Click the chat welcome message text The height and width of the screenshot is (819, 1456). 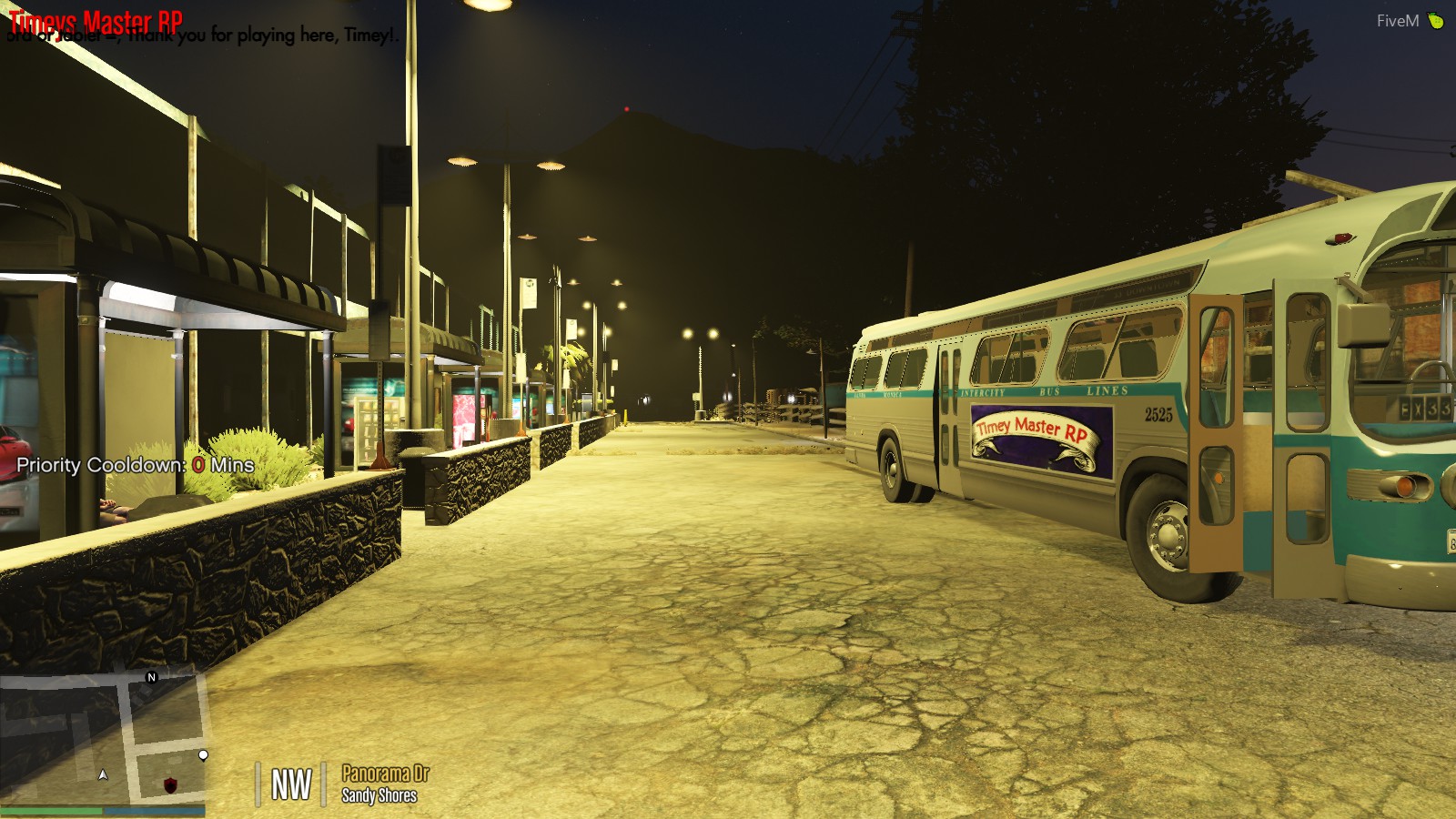tap(200, 37)
